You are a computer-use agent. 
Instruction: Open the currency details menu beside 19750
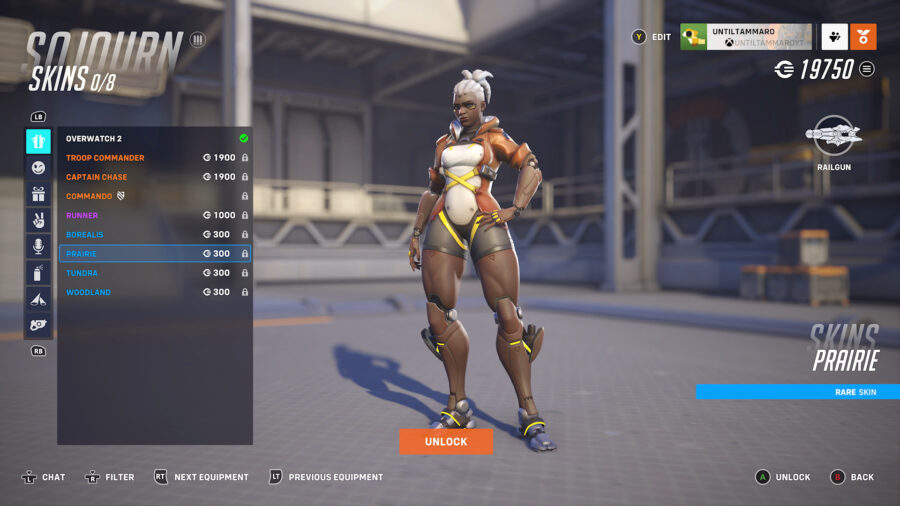[x=867, y=69]
